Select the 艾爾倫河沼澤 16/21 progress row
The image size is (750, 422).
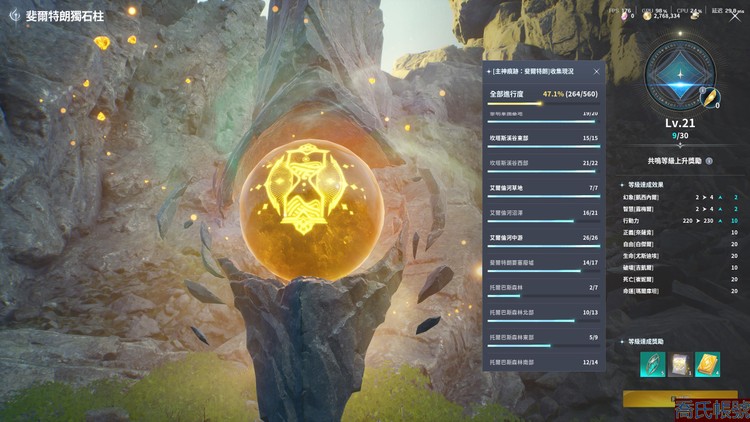point(543,213)
